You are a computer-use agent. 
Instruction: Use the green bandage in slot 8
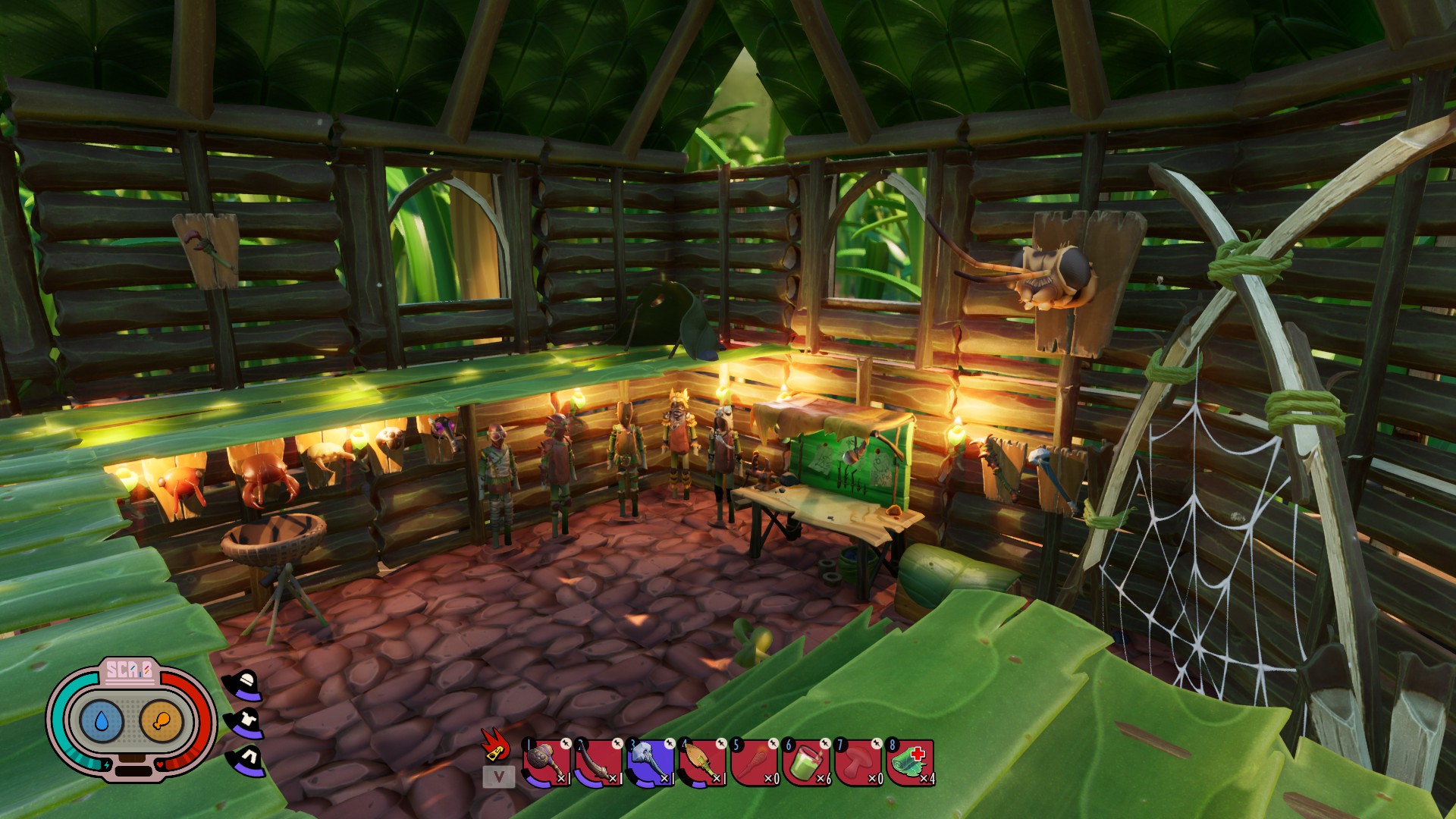point(909,763)
